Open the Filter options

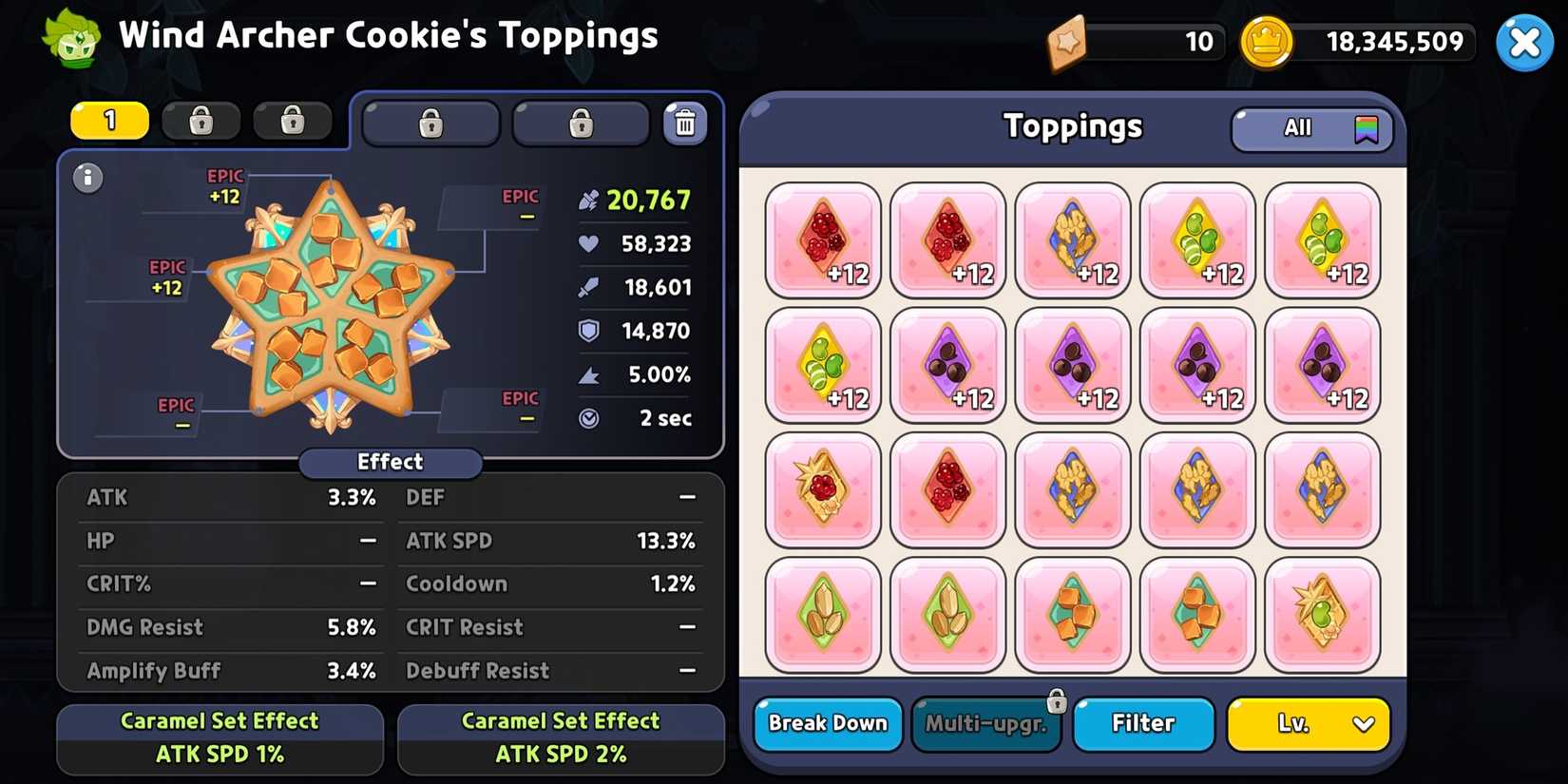[x=1143, y=724]
